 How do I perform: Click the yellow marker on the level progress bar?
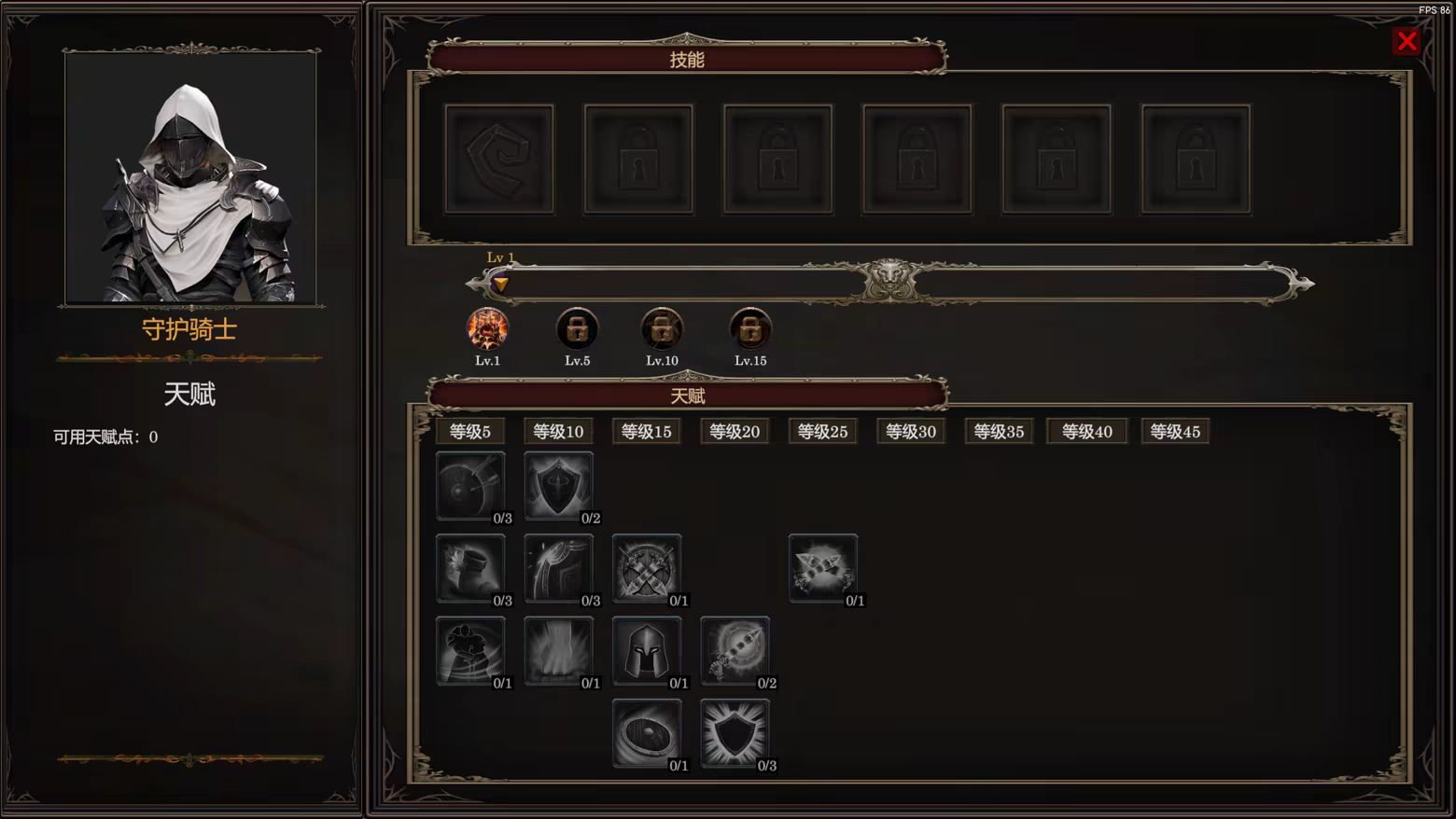click(x=500, y=285)
